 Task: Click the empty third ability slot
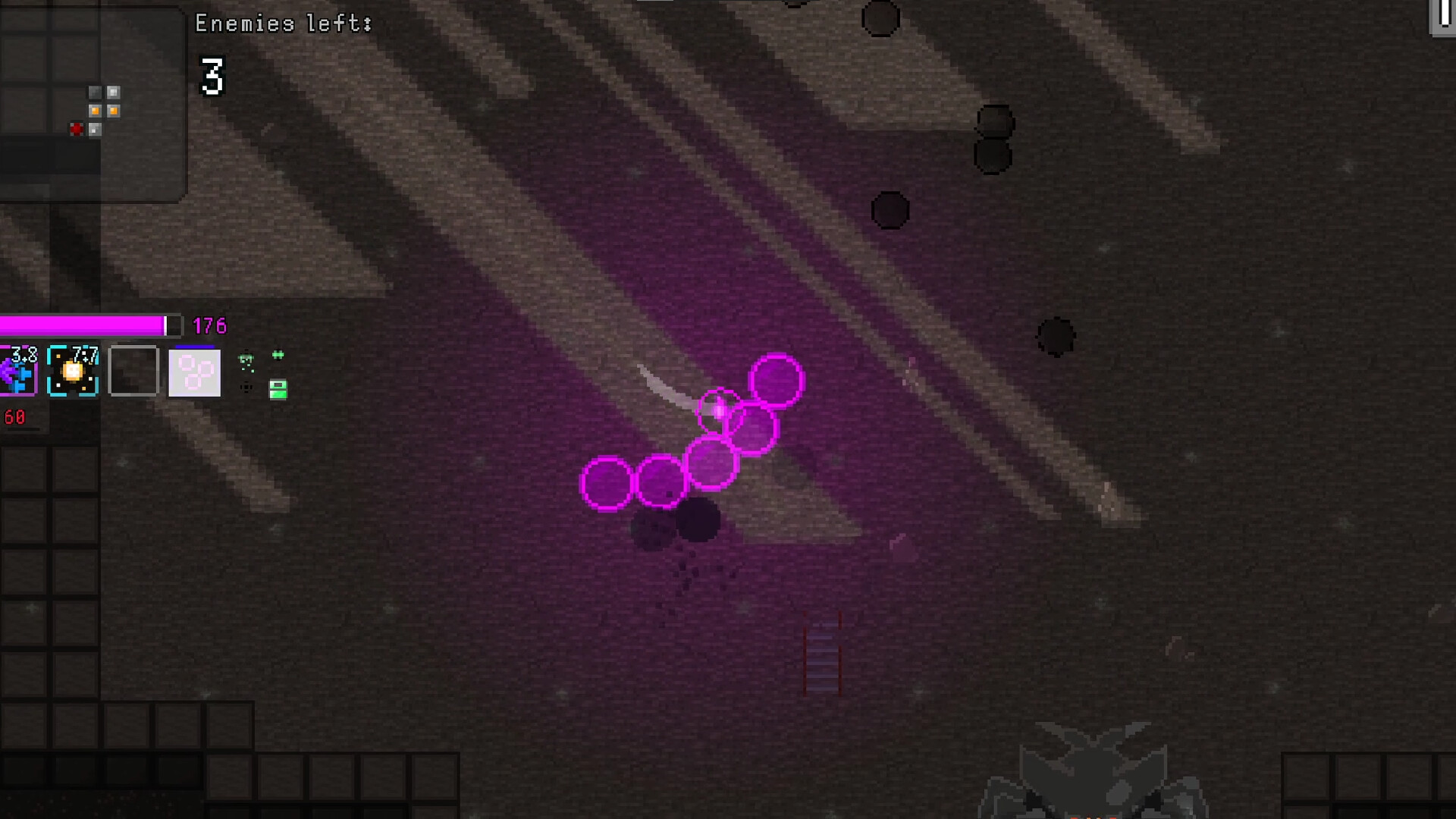tap(133, 372)
